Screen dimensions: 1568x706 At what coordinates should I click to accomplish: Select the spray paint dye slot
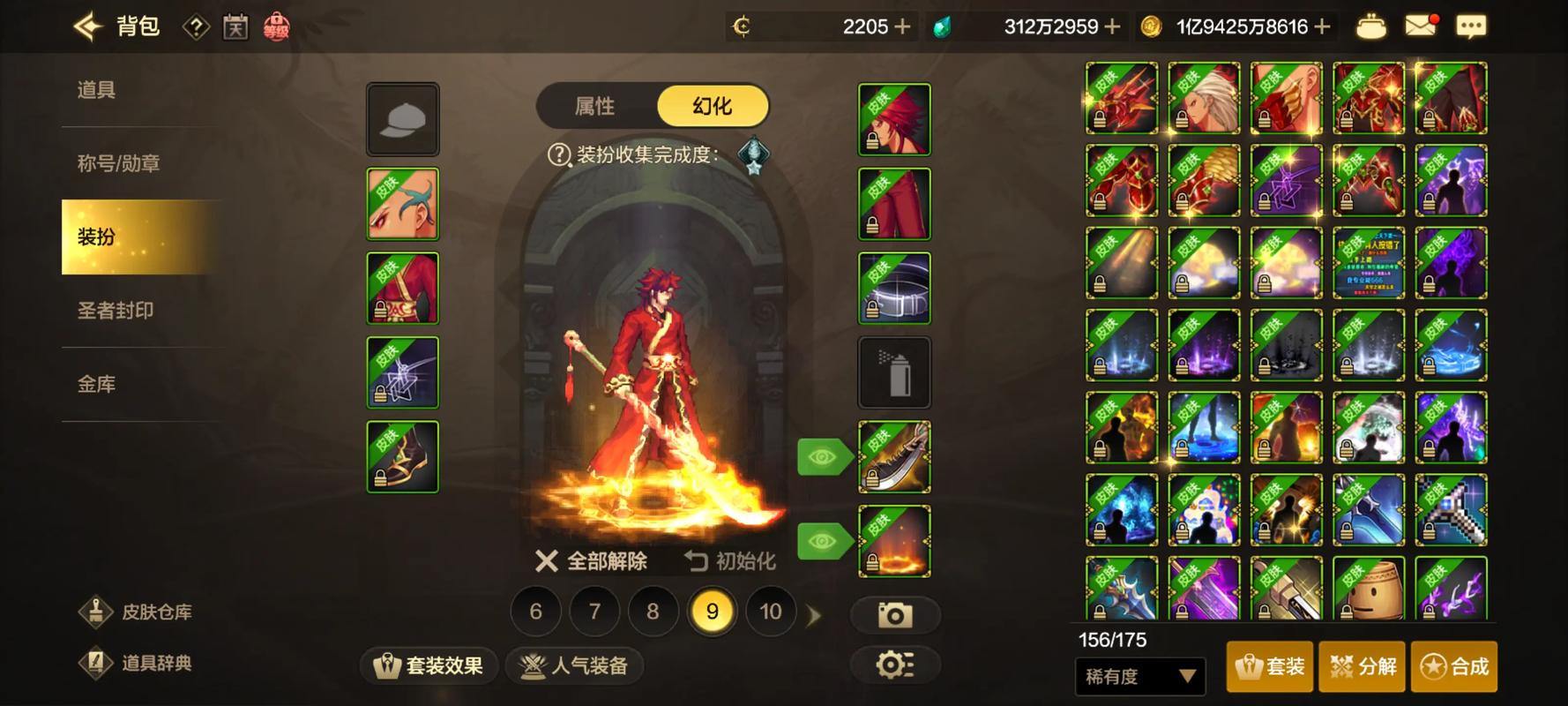[894, 372]
